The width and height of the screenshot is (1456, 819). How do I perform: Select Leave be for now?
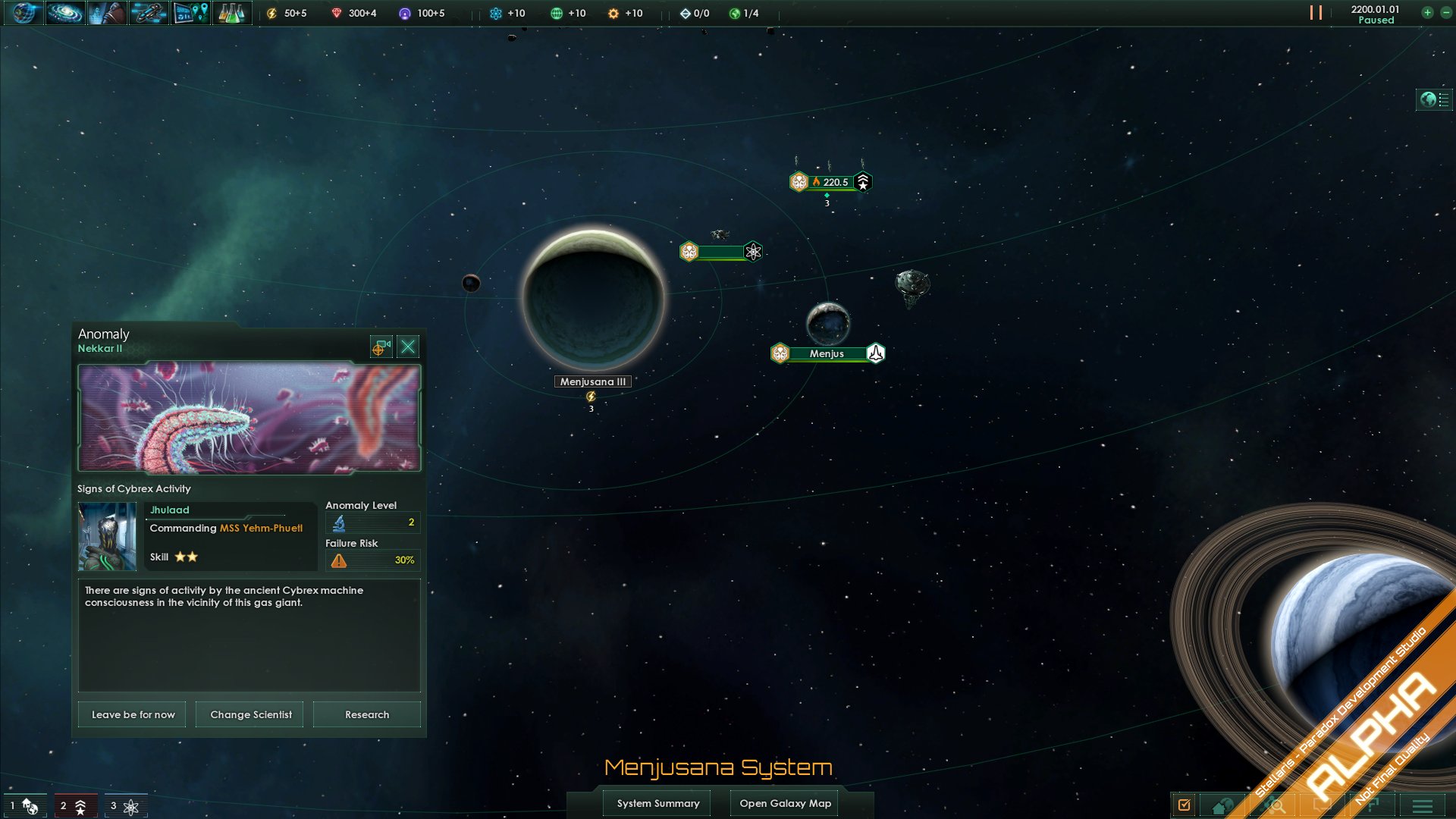[x=133, y=714]
